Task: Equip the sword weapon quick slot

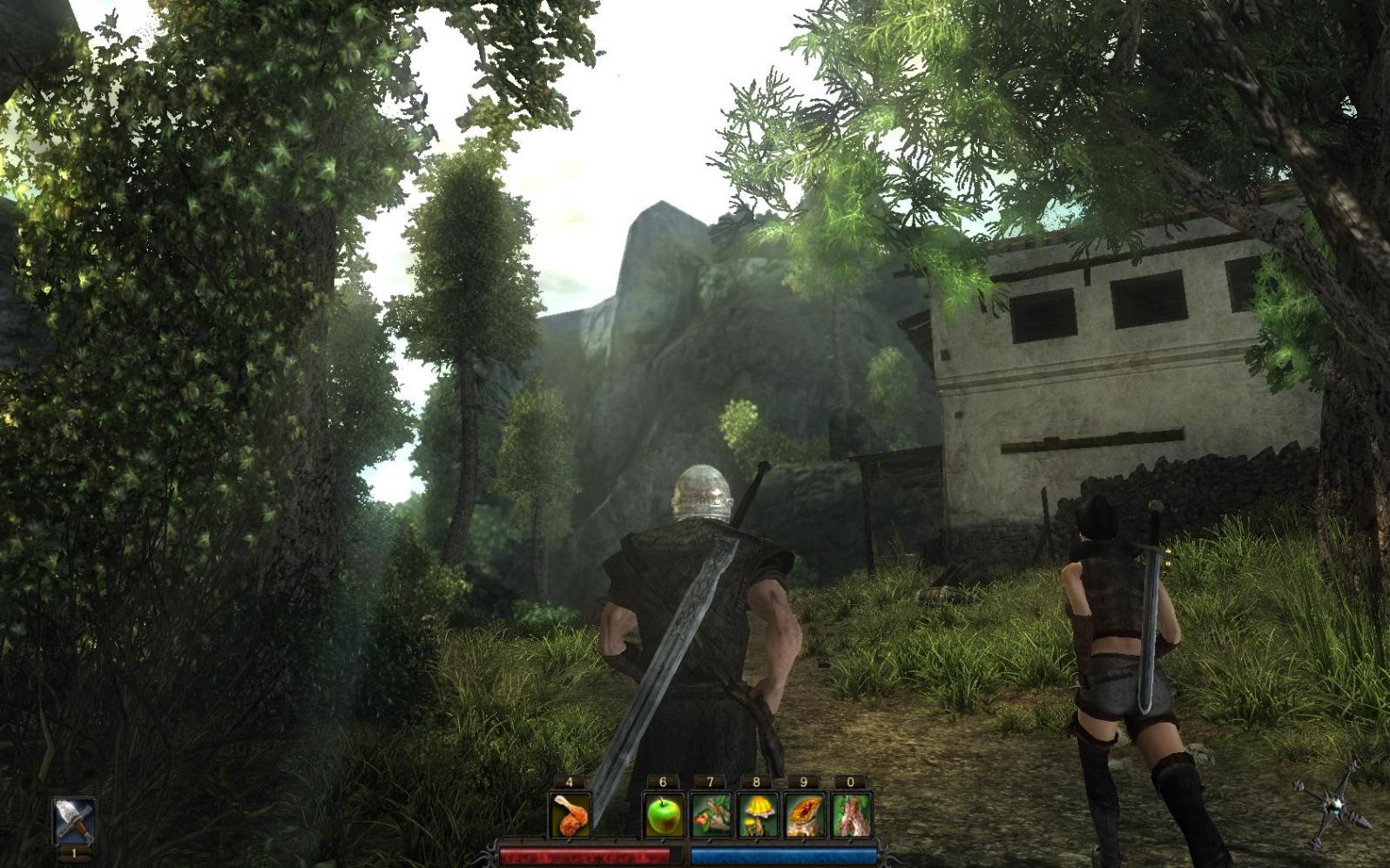Action: coord(74,820)
